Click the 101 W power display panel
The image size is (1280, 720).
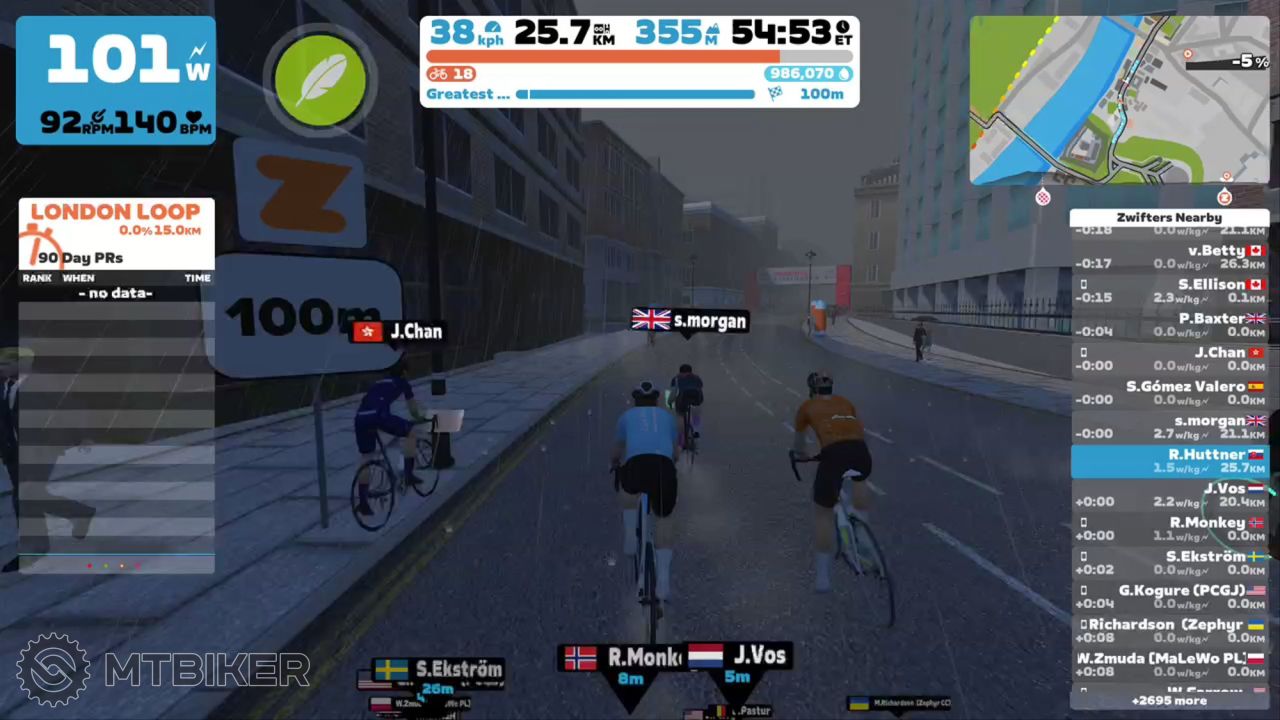pos(116,80)
